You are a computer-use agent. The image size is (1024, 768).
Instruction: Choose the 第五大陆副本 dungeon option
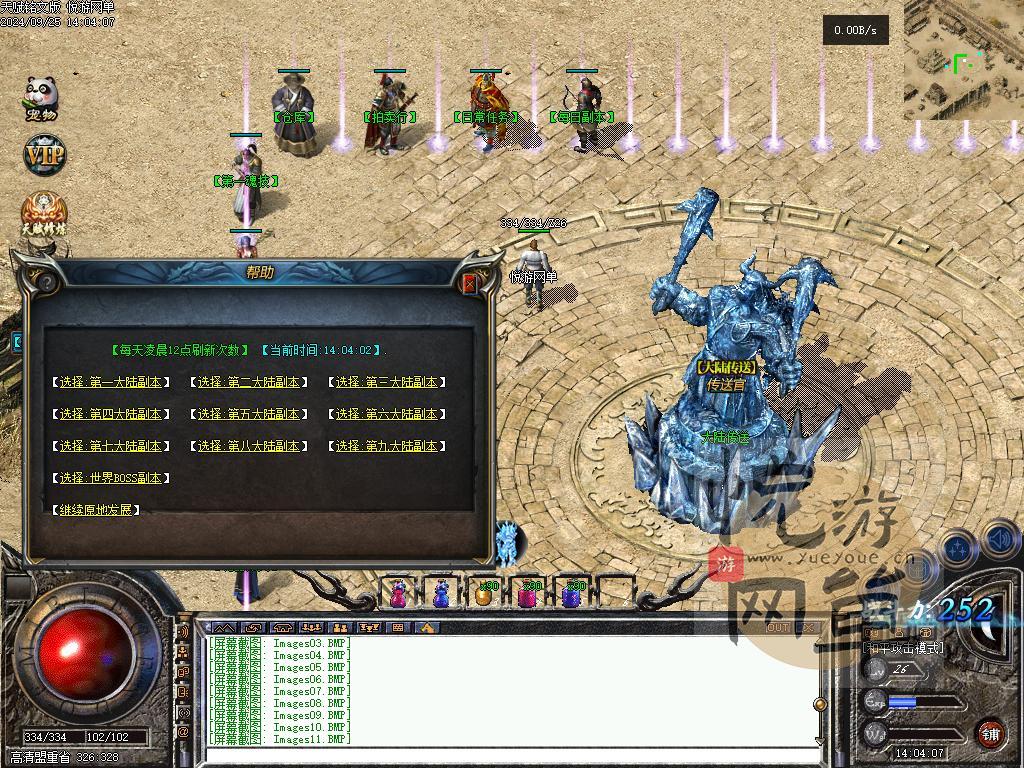coord(248,414)
